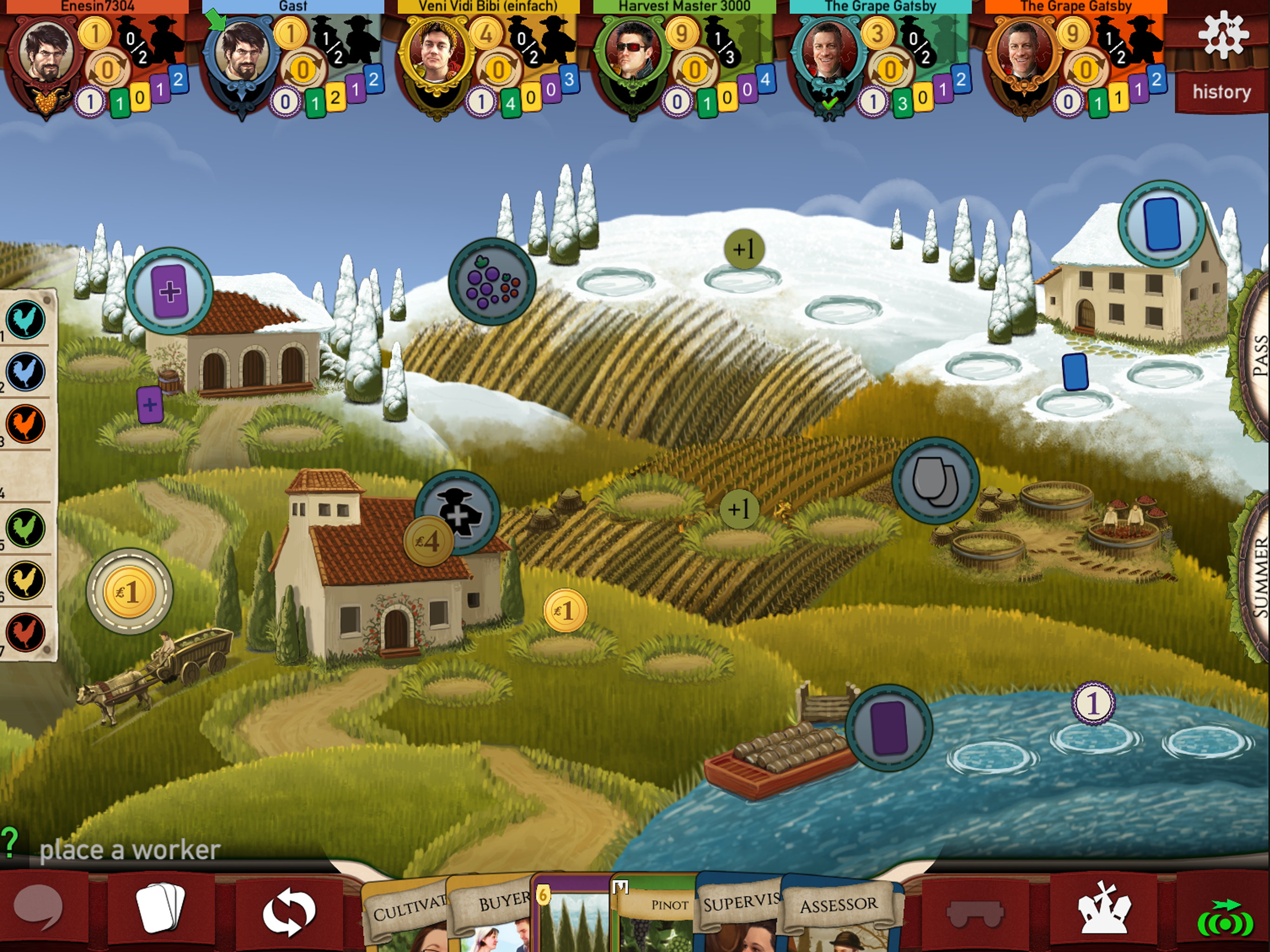Select the purple card action beside the boat
Image resolution: width=1270 pixels, height=952 pixels.
point(889,727)
